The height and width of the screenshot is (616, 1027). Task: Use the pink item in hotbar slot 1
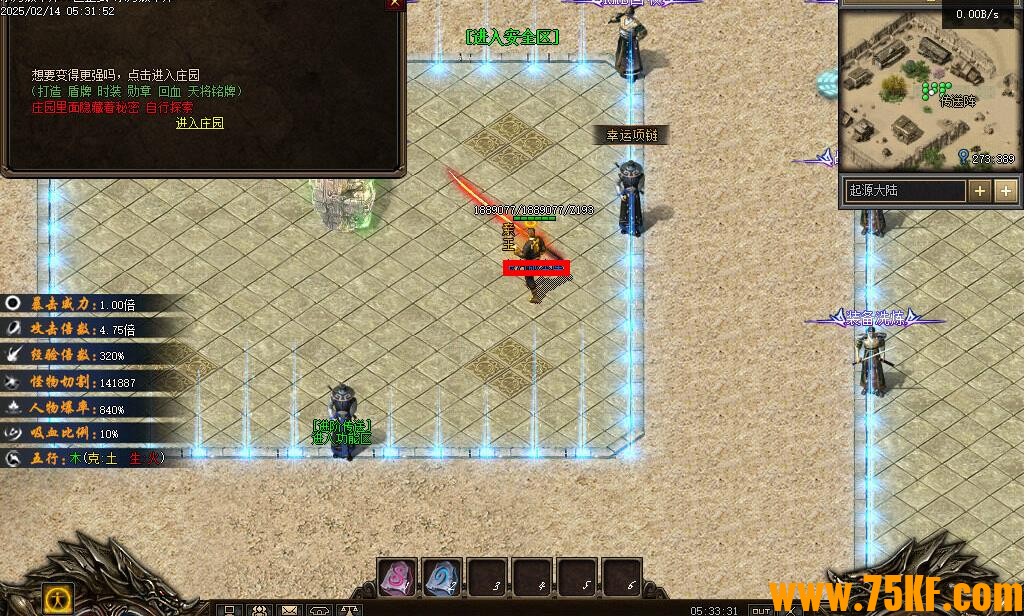coord(397,577)
